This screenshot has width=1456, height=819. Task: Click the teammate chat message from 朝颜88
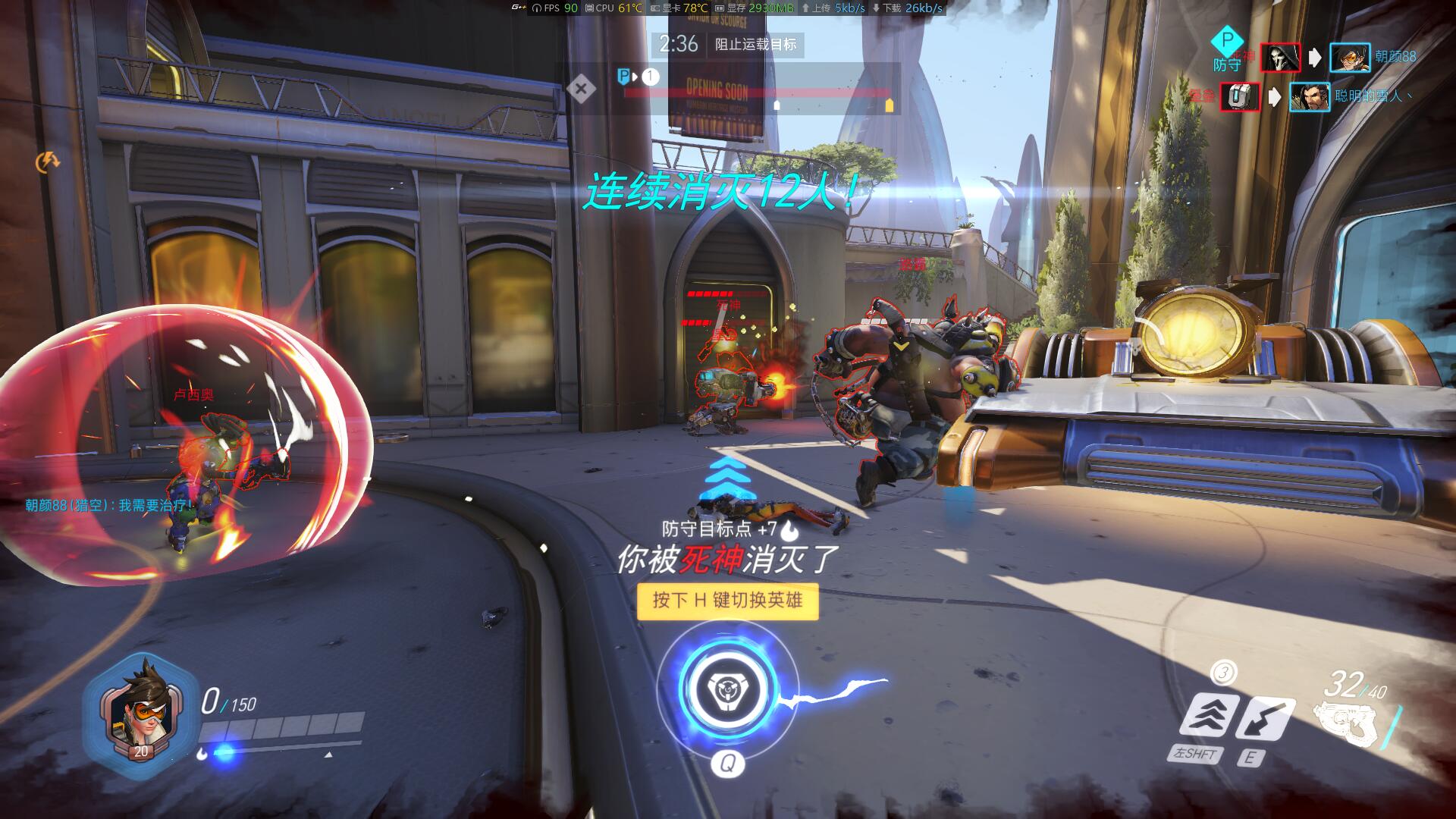click(108, 505)
